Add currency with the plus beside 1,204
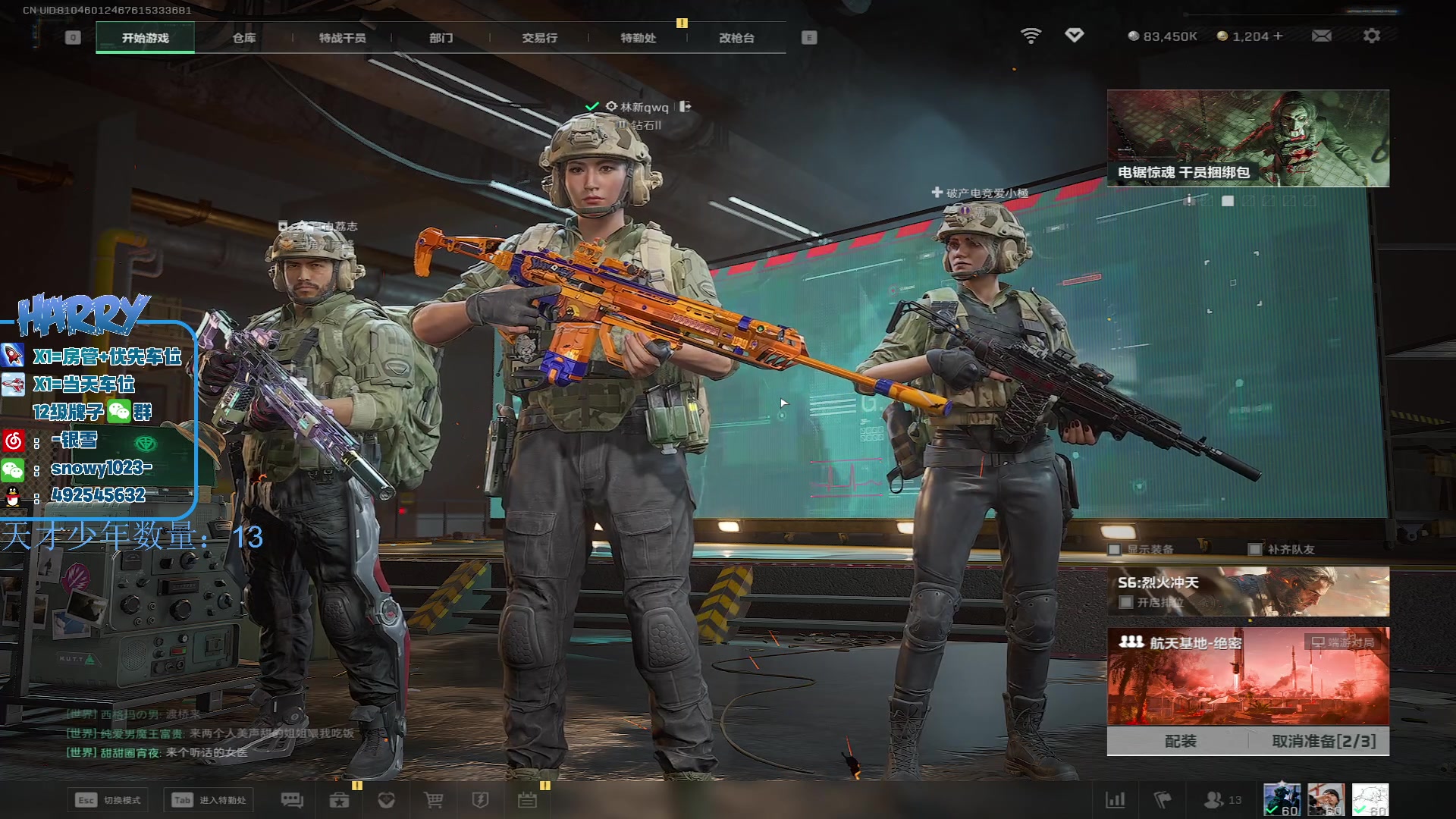1456x819 pixels. point(1278,36)
